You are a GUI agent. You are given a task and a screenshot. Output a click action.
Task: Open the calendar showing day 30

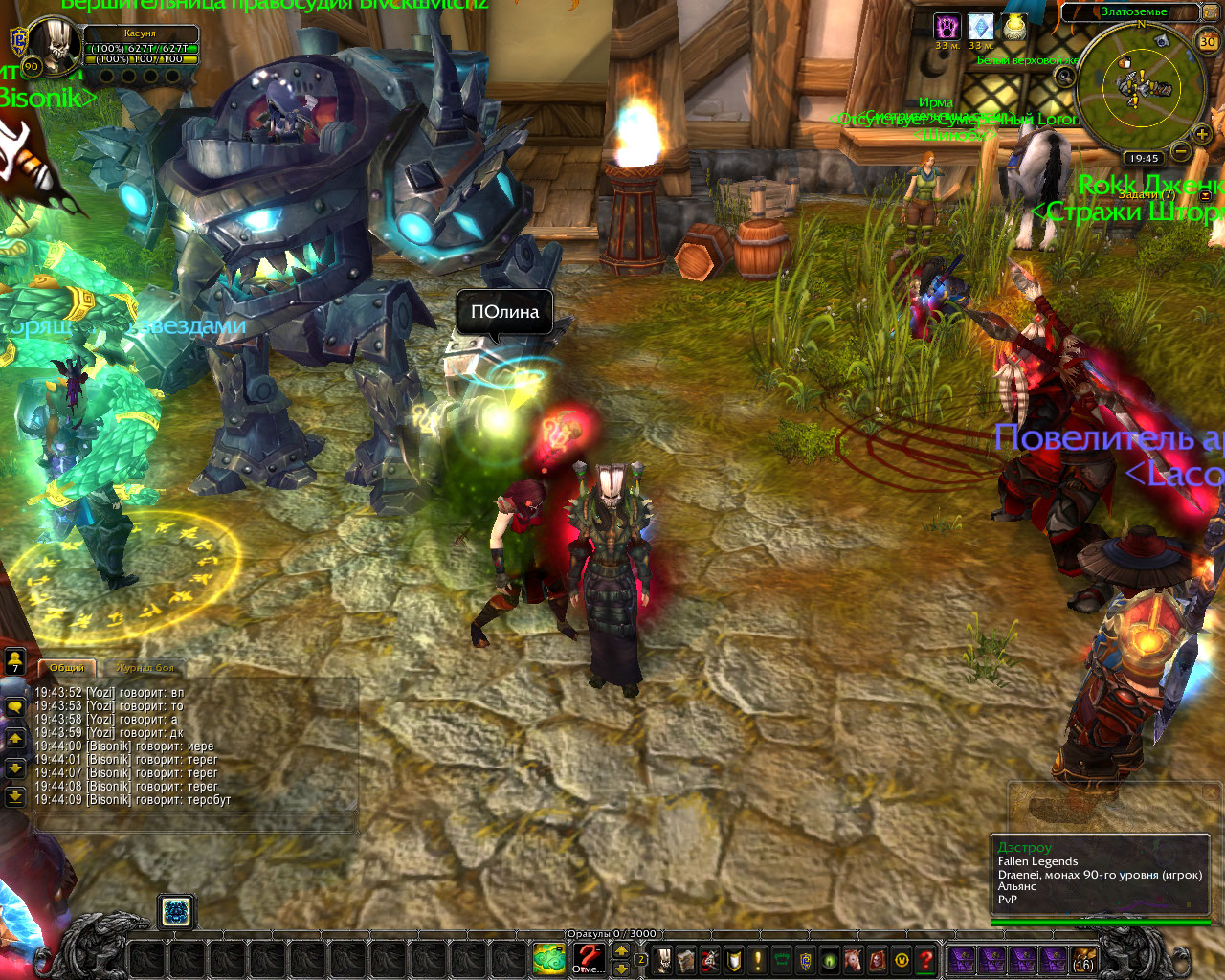click(1208, 41)
